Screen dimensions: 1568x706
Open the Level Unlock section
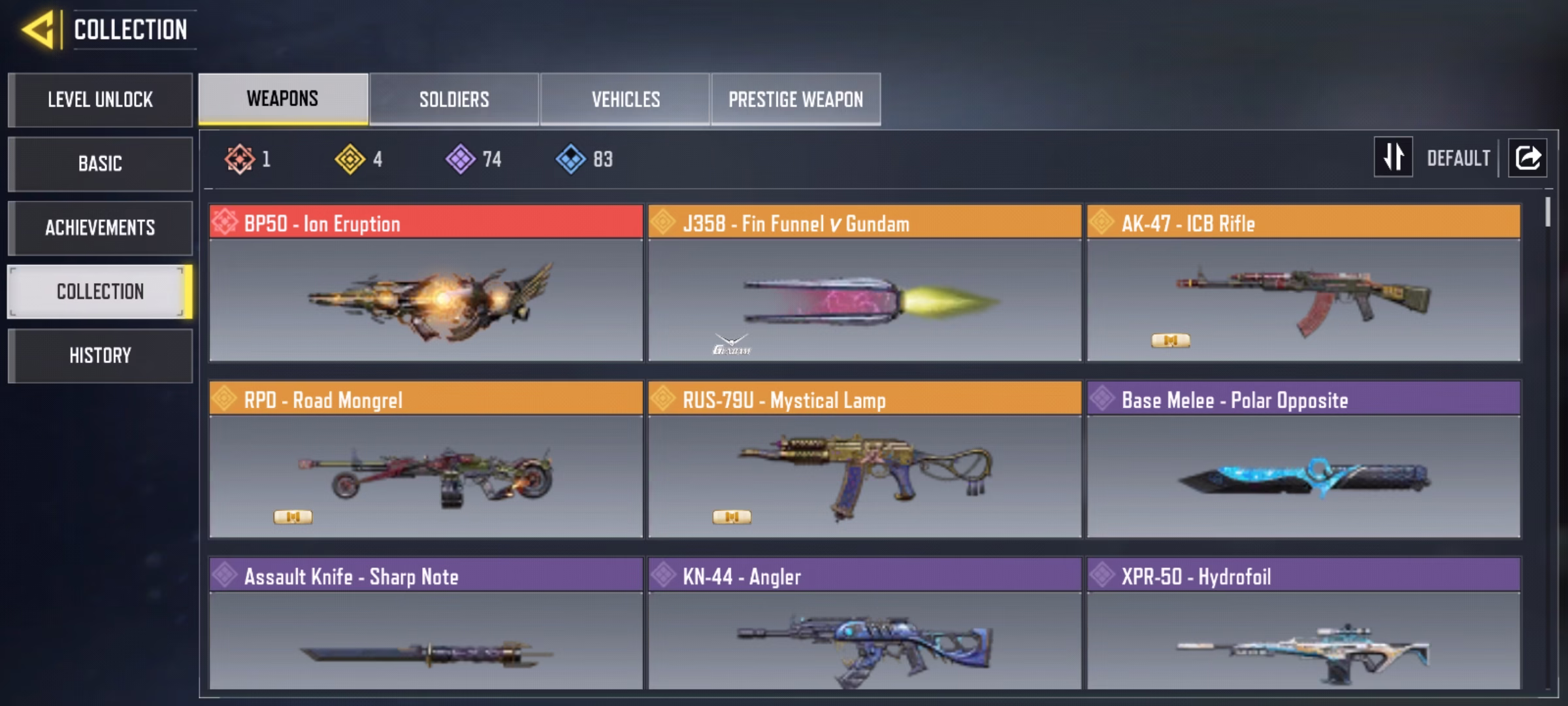pos(100,99)
